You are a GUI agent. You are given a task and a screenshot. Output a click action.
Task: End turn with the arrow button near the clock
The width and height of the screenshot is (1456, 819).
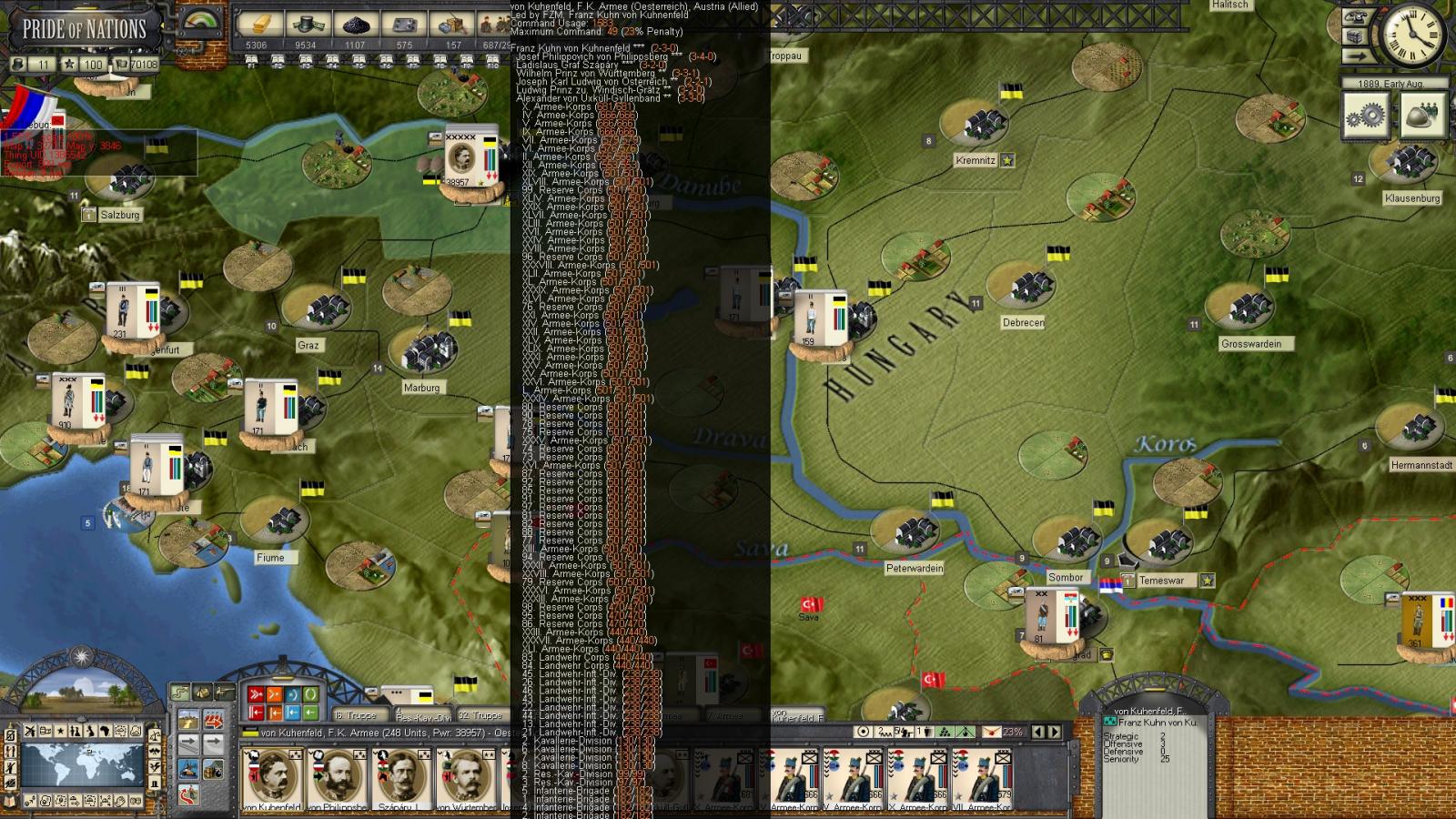pos(1356,56)
